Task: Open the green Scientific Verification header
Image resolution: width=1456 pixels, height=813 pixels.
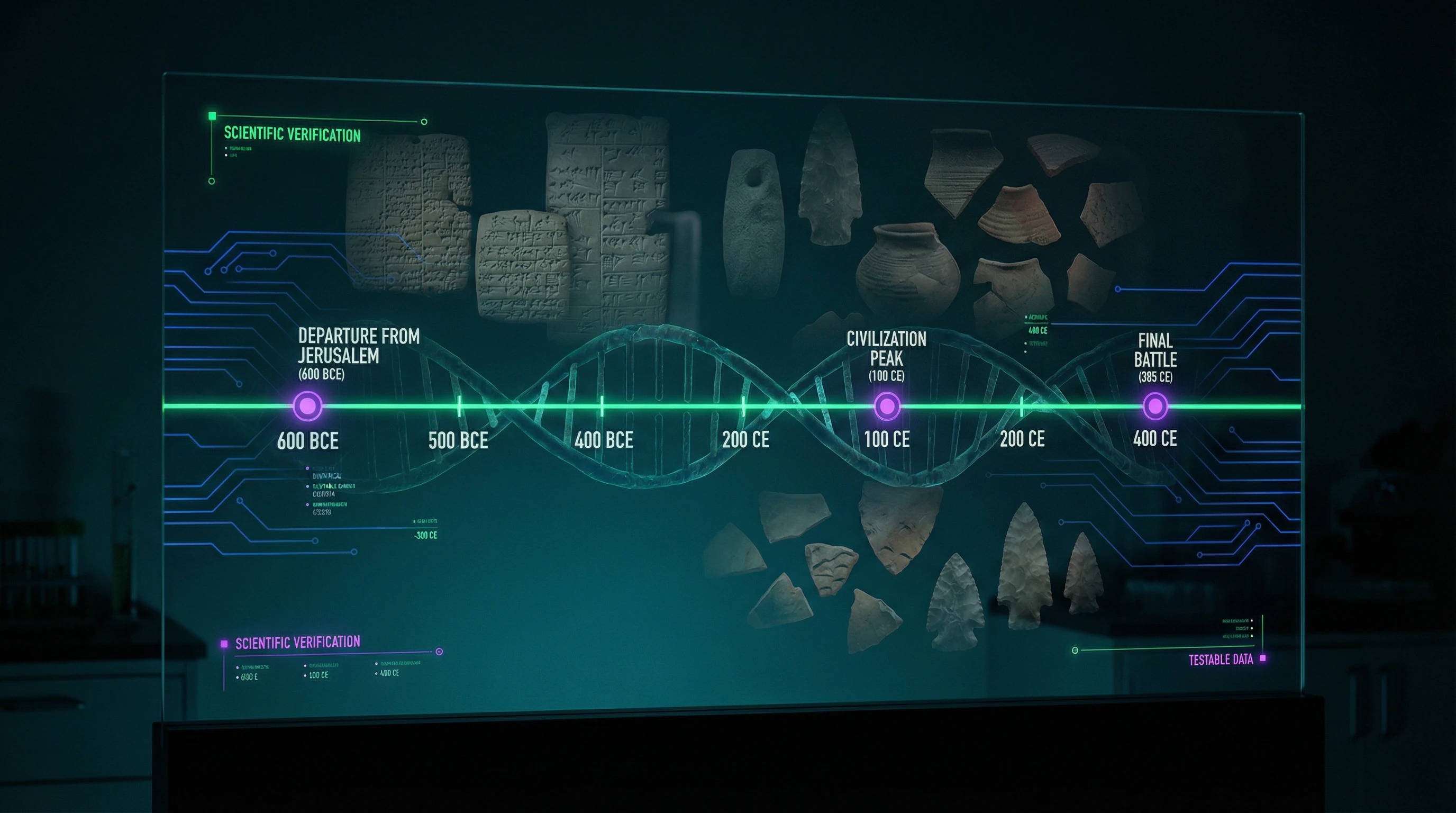Action: click(x=292, y=134)
